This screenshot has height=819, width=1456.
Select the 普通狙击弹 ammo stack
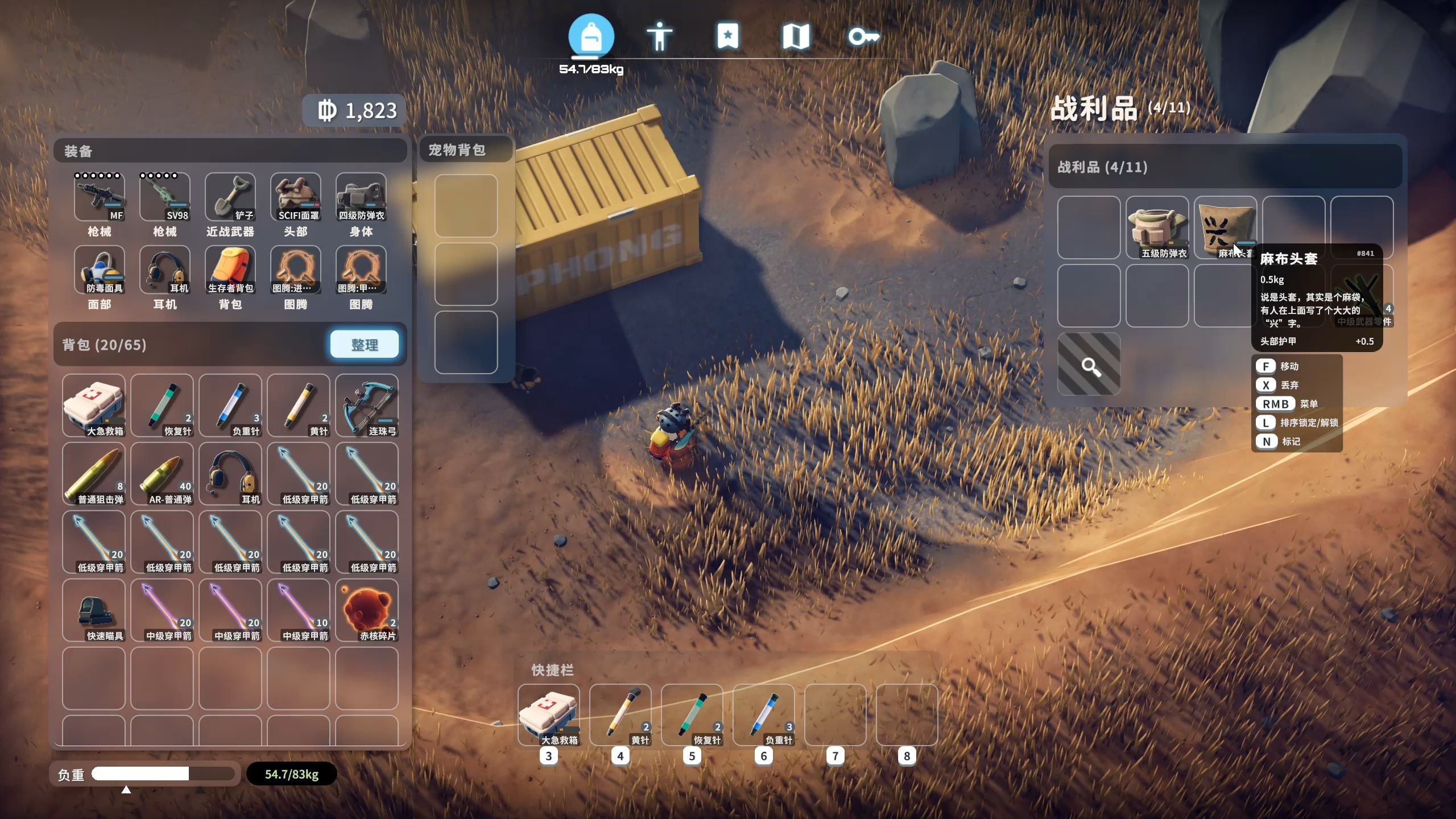(94, 474)
